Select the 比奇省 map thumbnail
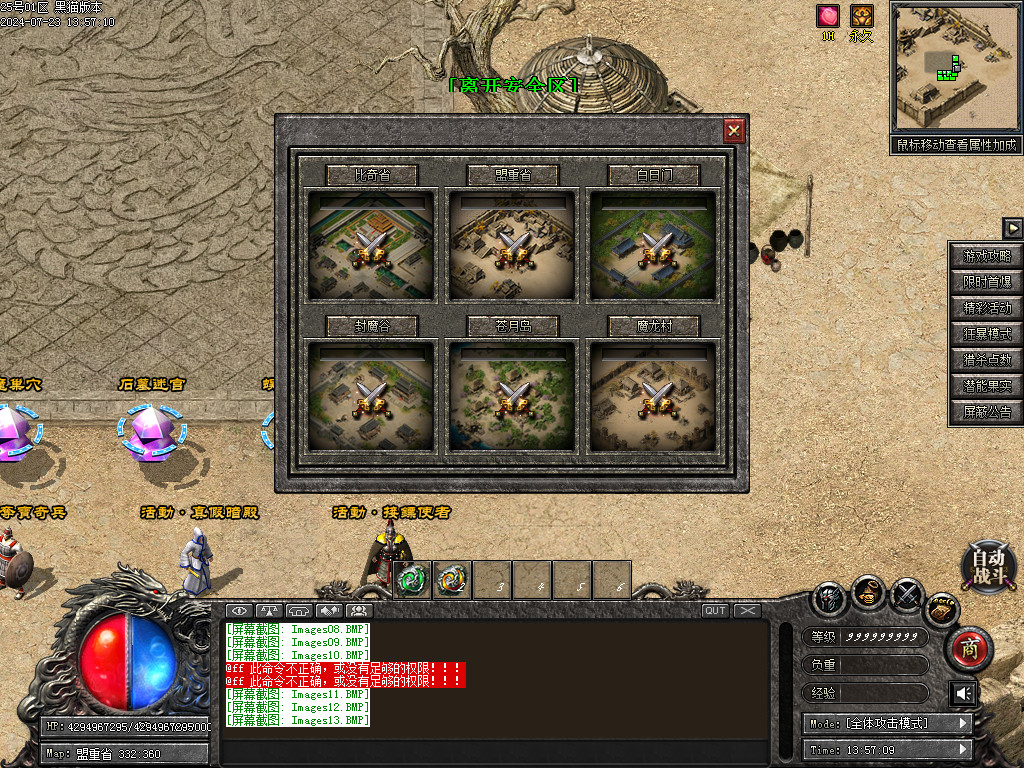 [x=371, y=245]
